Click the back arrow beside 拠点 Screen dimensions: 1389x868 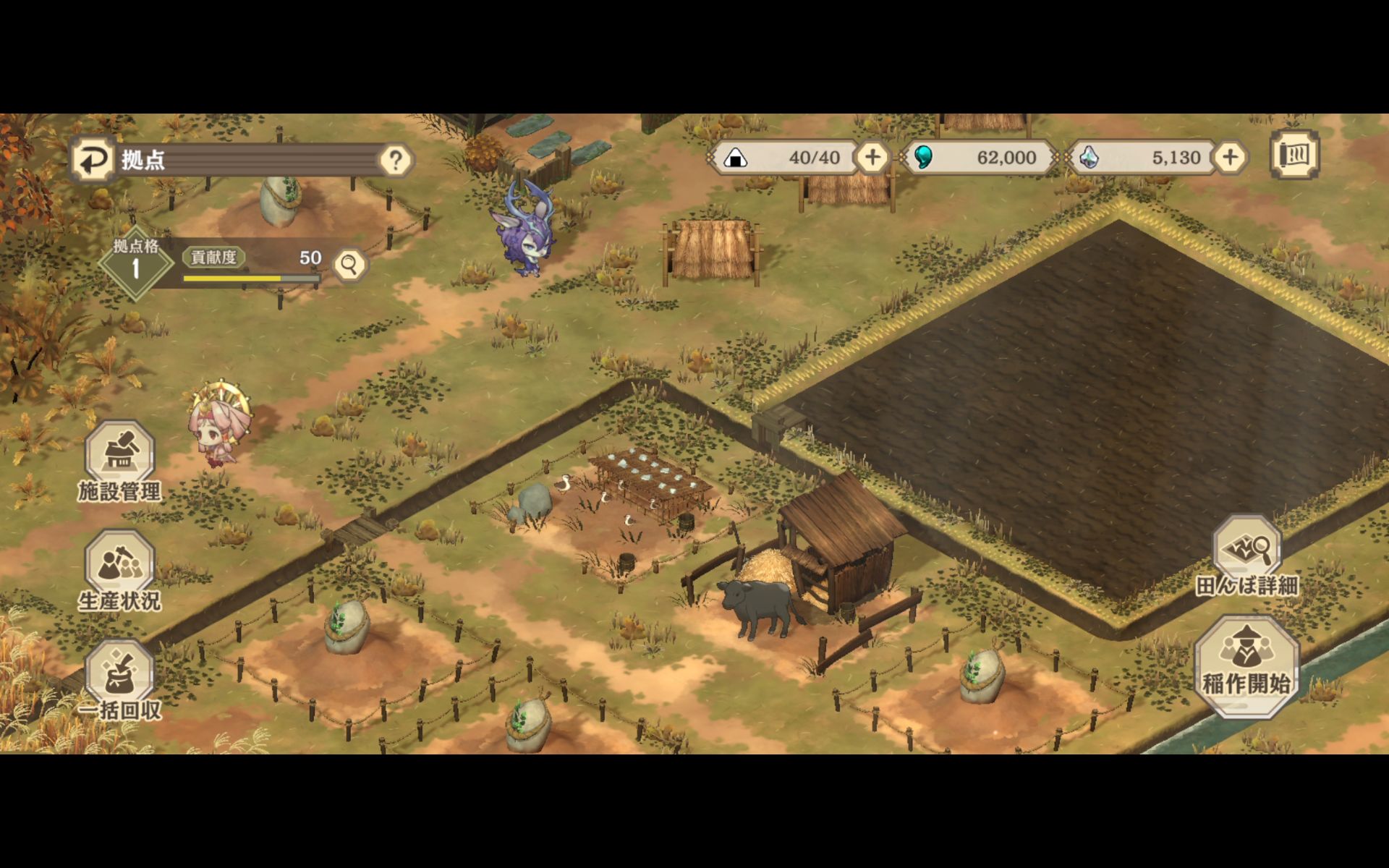(93, 159)
